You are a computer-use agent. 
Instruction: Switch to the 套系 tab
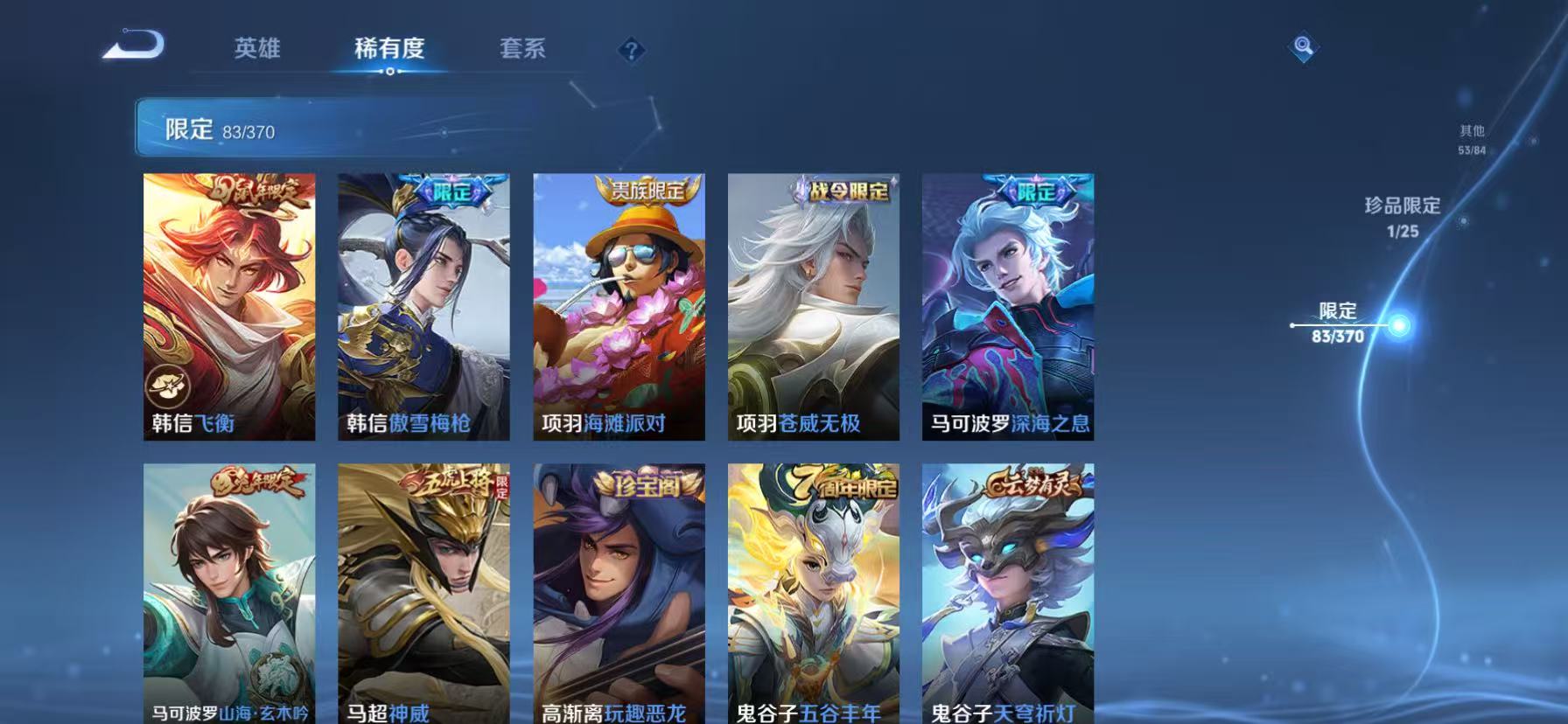(523, 49)
